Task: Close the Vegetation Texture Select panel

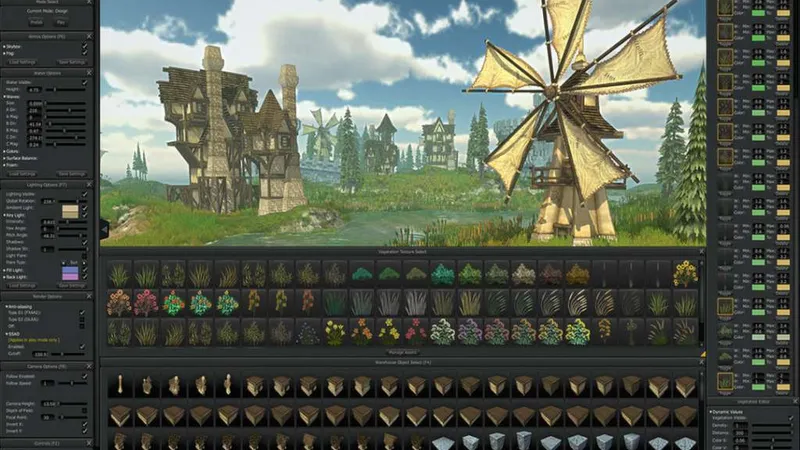Action: 702,251
